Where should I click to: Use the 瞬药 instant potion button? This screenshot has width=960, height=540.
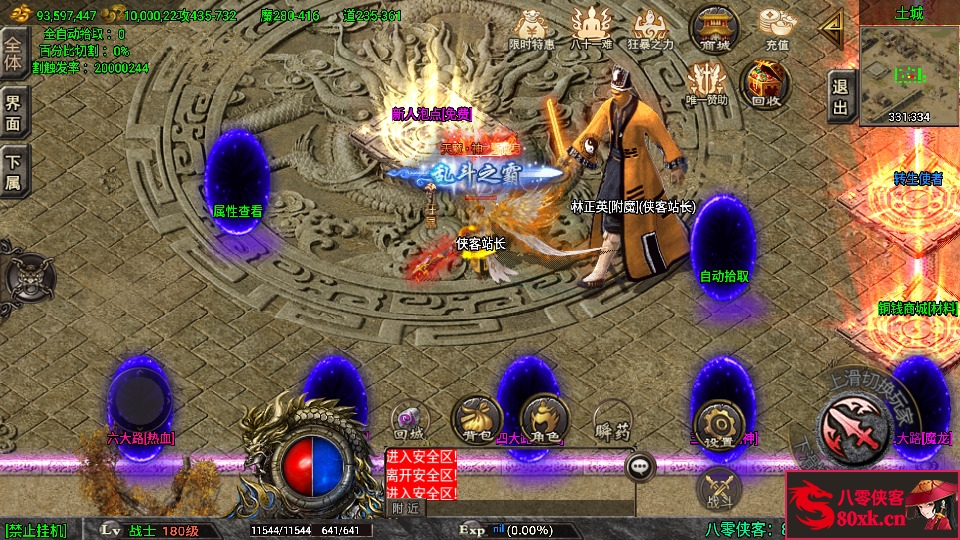pyautogui.click(x=612, y=419)
